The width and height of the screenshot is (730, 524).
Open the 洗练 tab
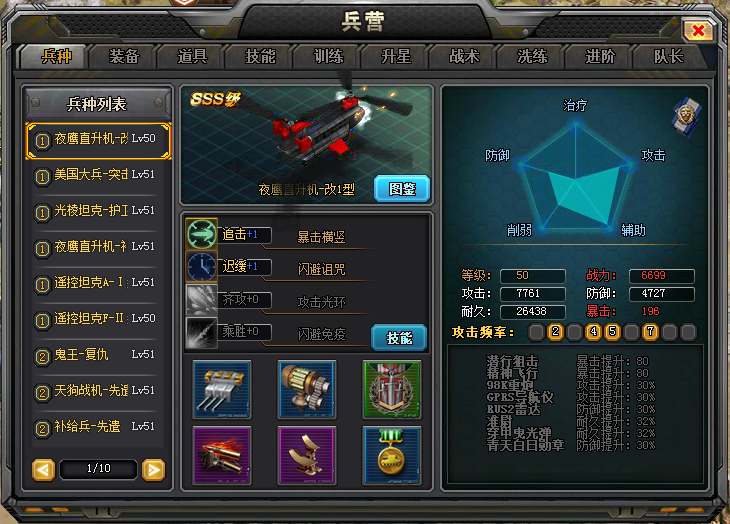[532, 56]
